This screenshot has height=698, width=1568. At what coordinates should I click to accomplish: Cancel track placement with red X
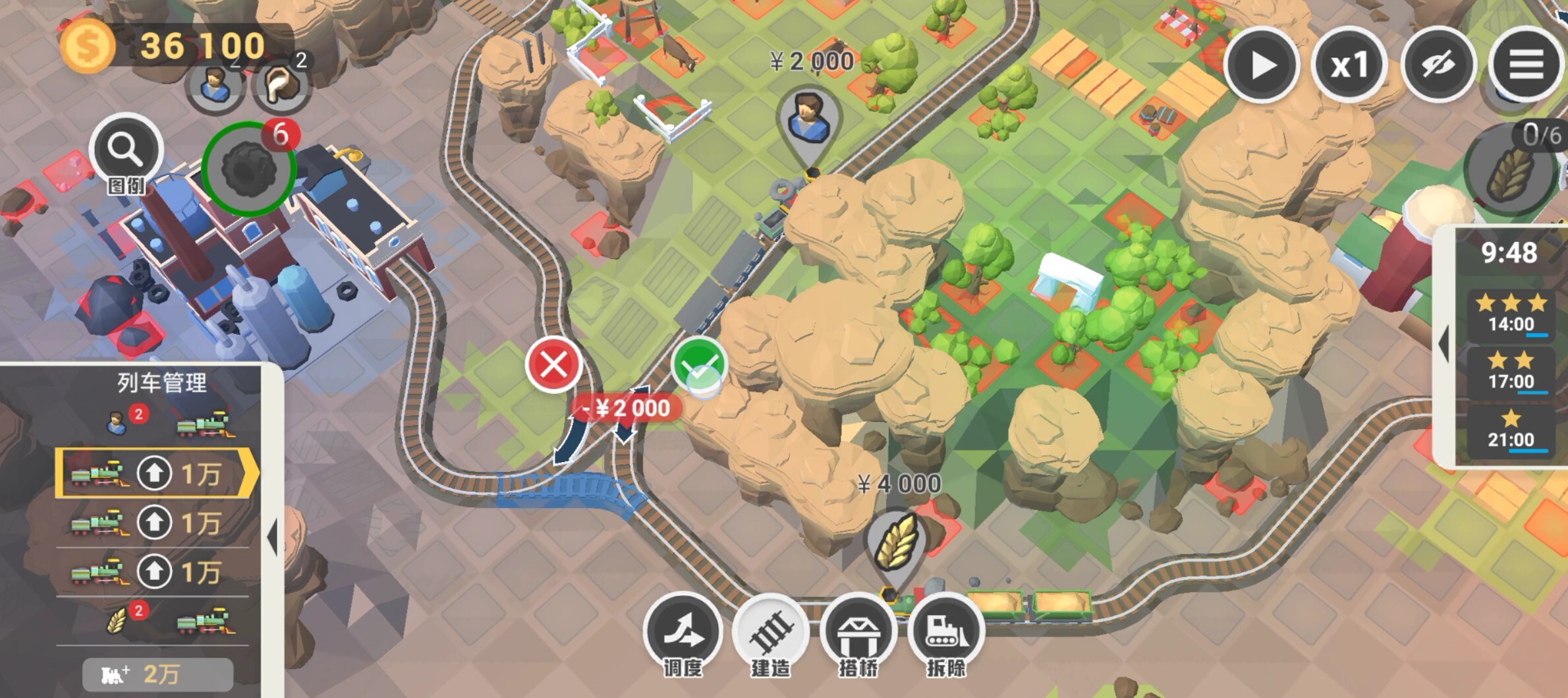pos(553,364)
